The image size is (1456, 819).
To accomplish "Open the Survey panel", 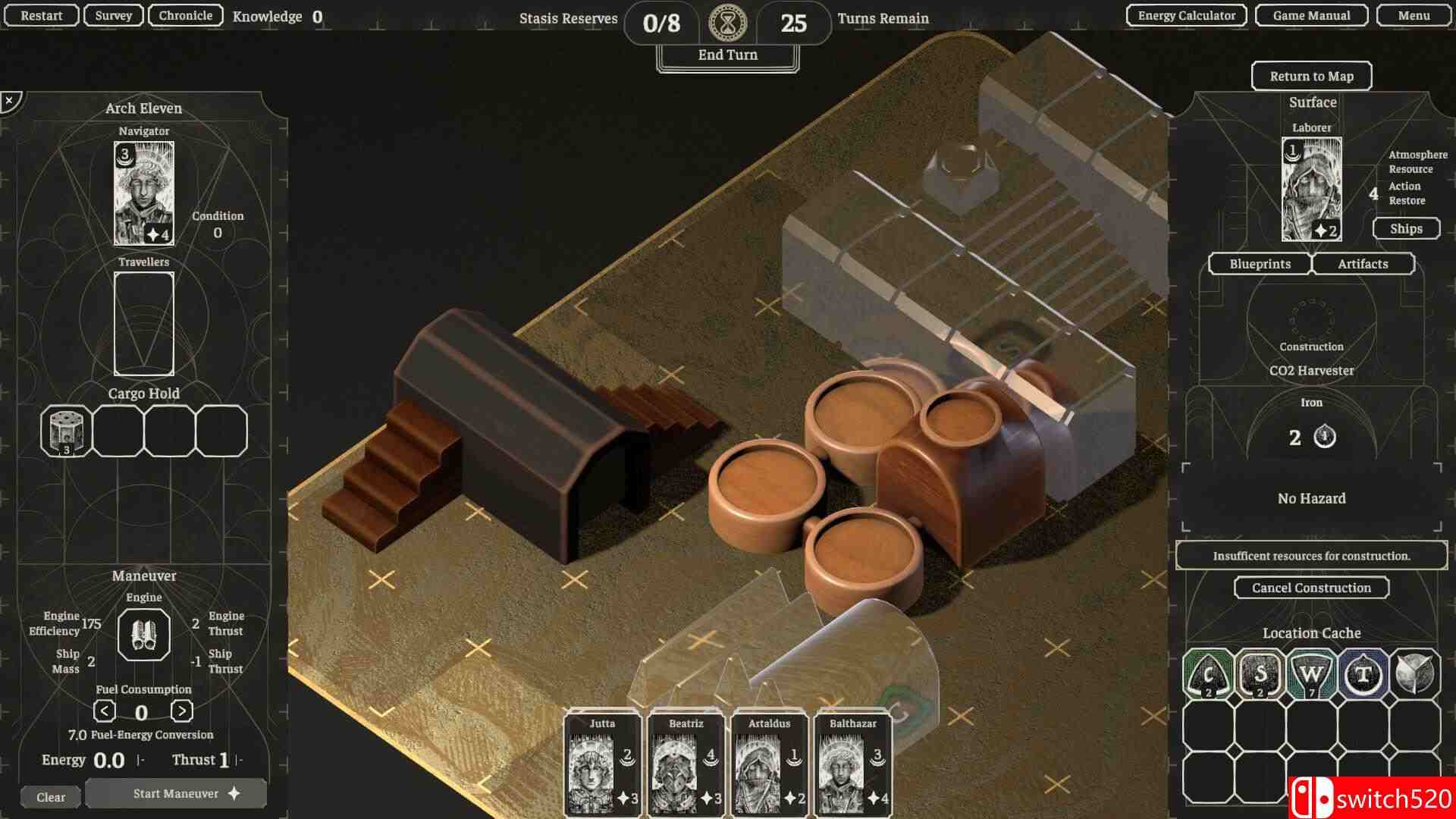I will tap(114, 15).
